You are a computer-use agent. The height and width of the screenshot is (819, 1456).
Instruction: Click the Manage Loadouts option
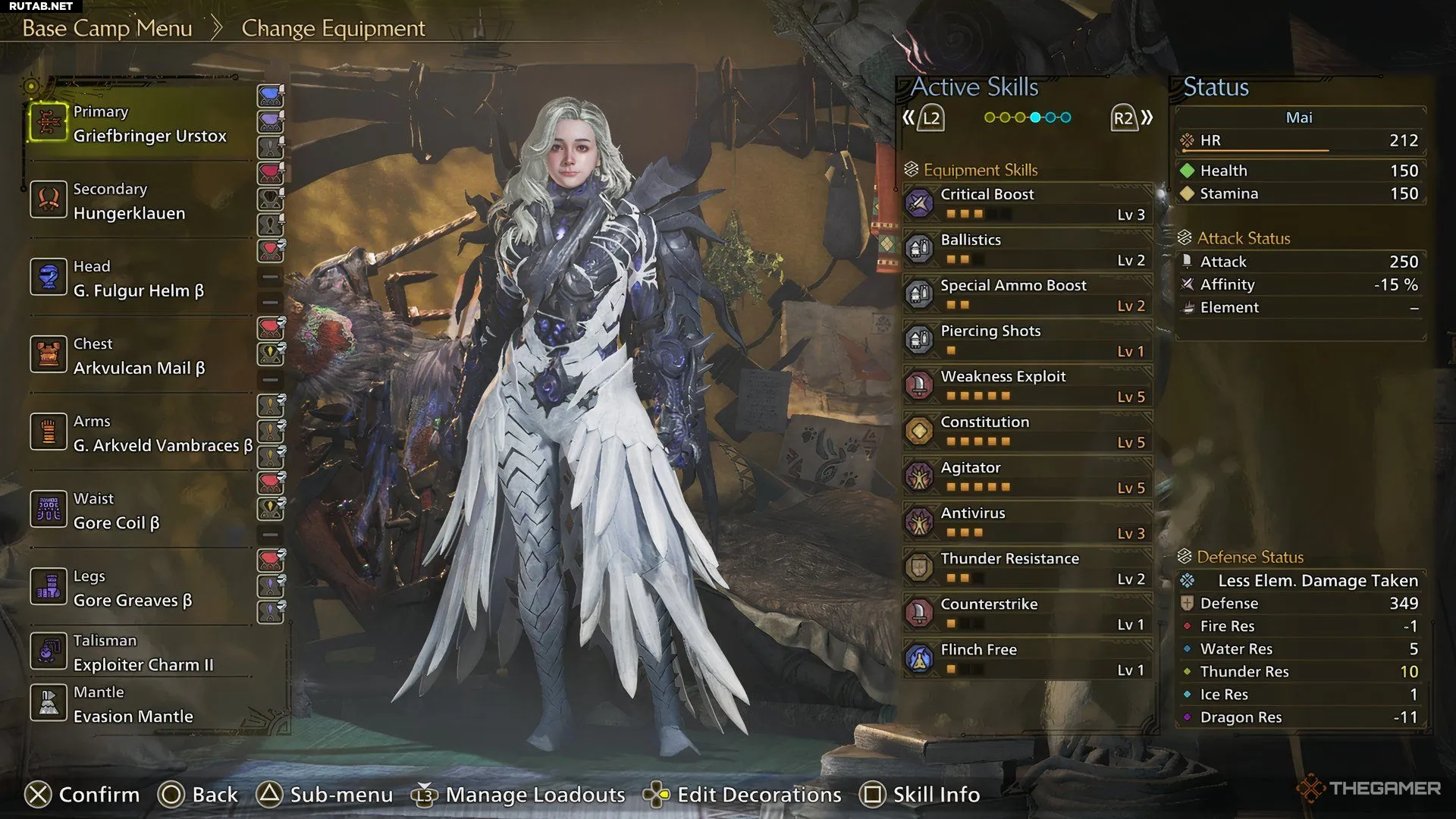[534, 794]
